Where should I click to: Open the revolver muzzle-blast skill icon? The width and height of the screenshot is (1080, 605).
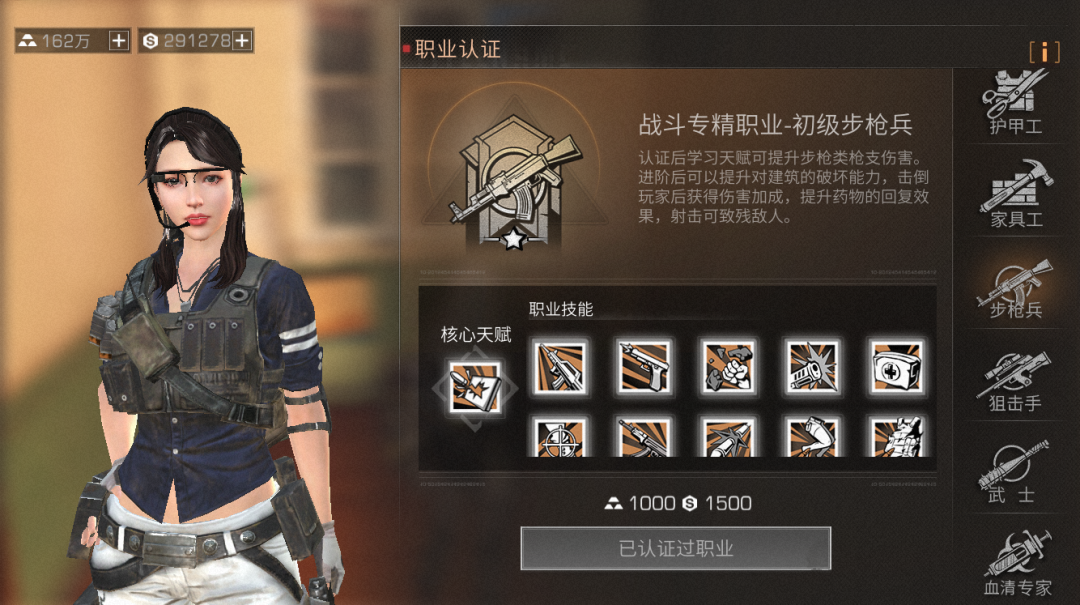coord(812,367)
